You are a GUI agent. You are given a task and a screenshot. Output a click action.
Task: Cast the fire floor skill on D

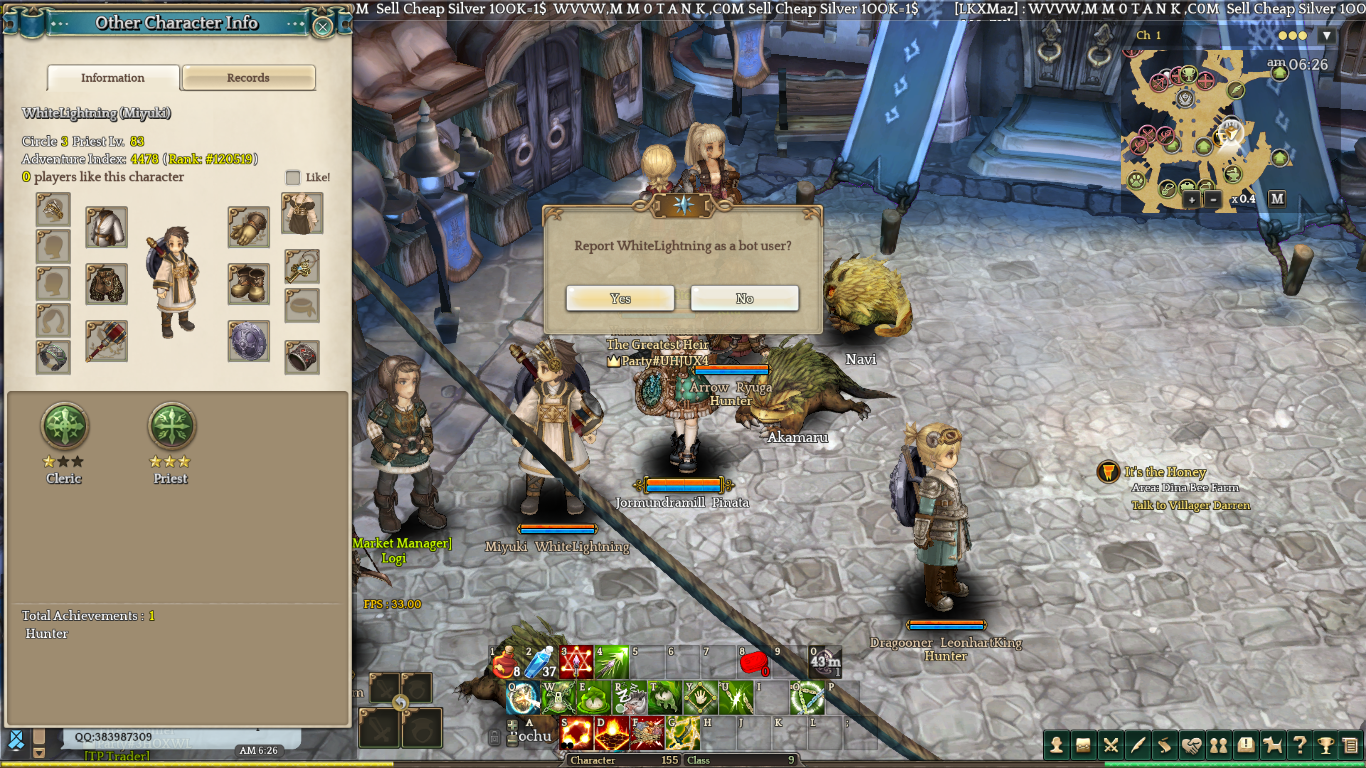[x=611, y=734]
